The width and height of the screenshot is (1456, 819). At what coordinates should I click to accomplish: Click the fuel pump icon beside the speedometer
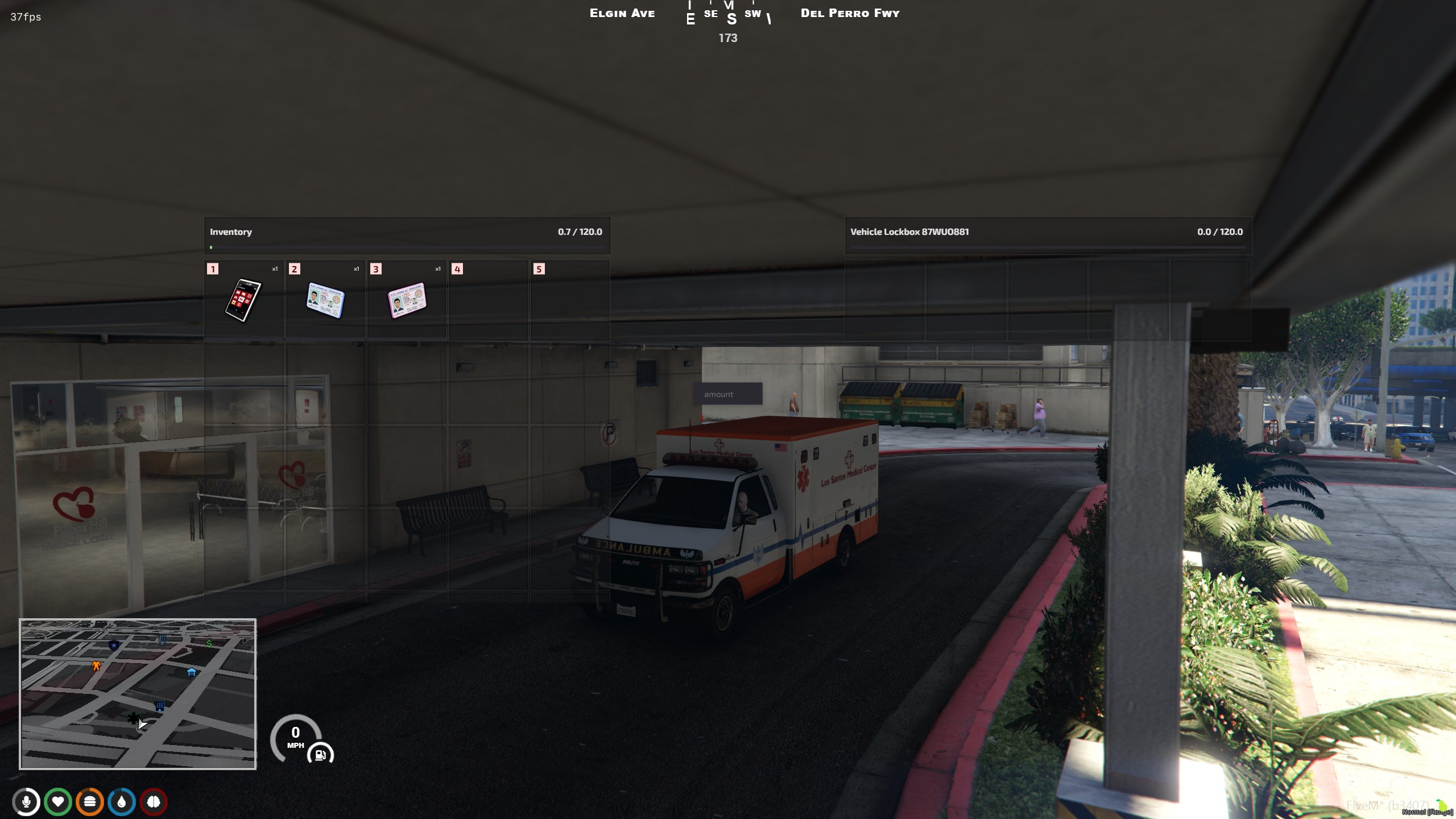coord(320,755)
